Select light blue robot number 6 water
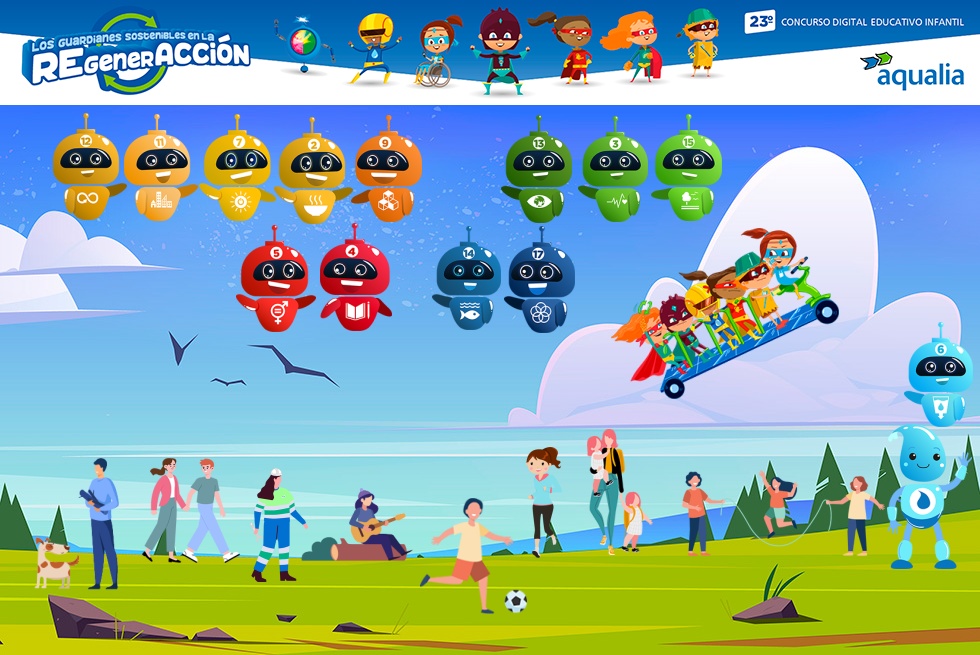980x655 pixels. [940, 376]
